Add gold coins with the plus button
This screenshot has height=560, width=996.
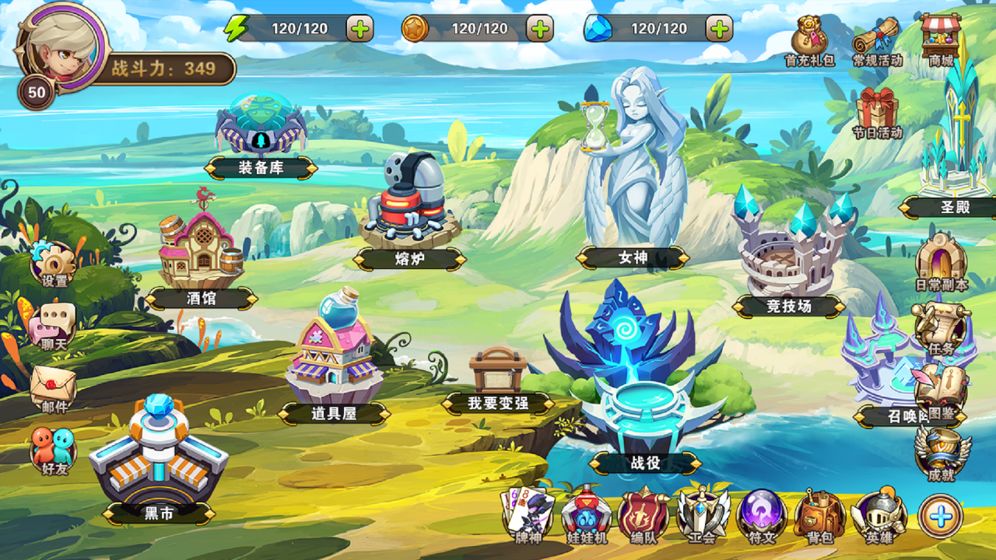[540, 28]
